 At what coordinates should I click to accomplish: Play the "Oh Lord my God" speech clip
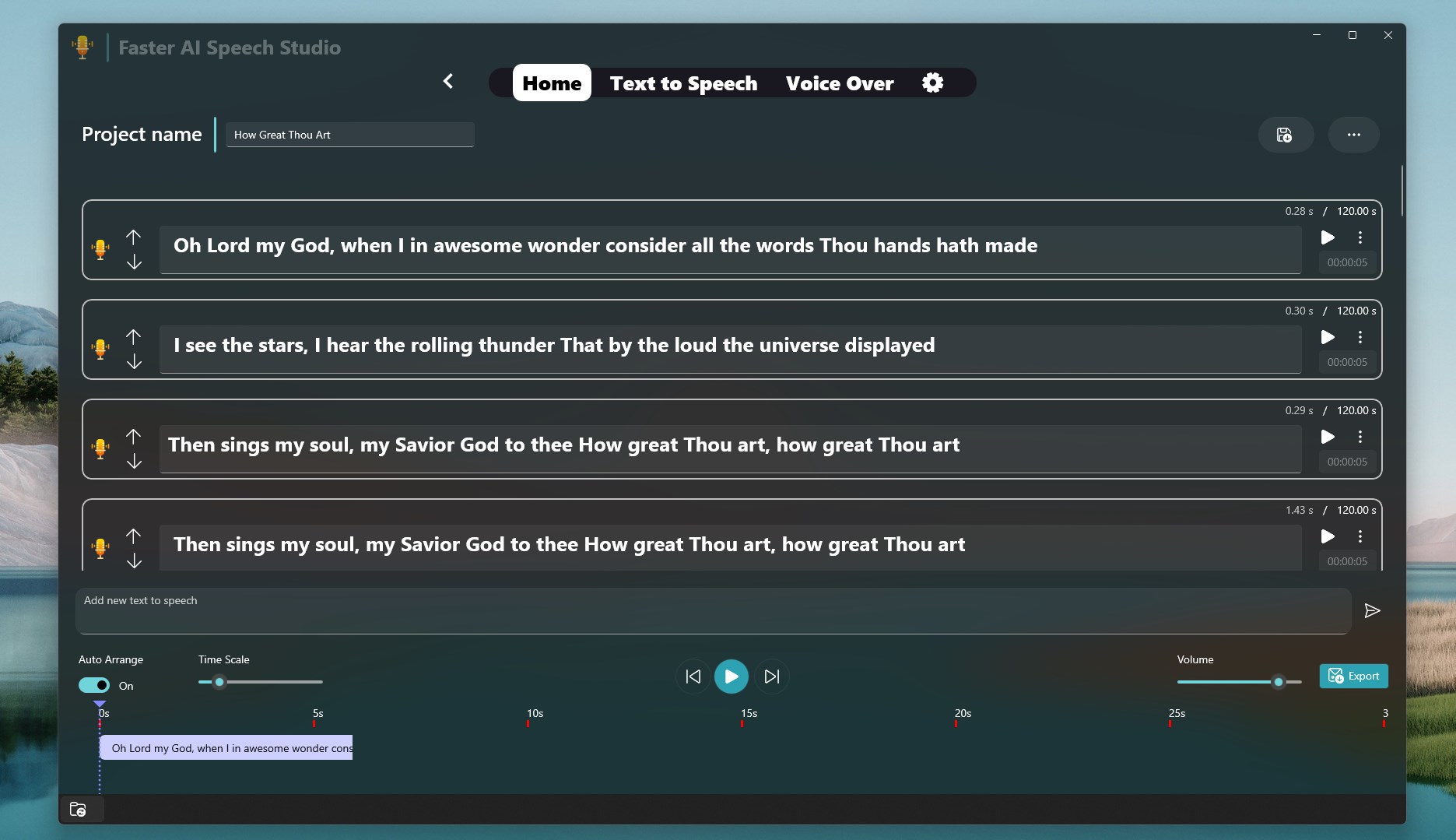point(1328,237)
